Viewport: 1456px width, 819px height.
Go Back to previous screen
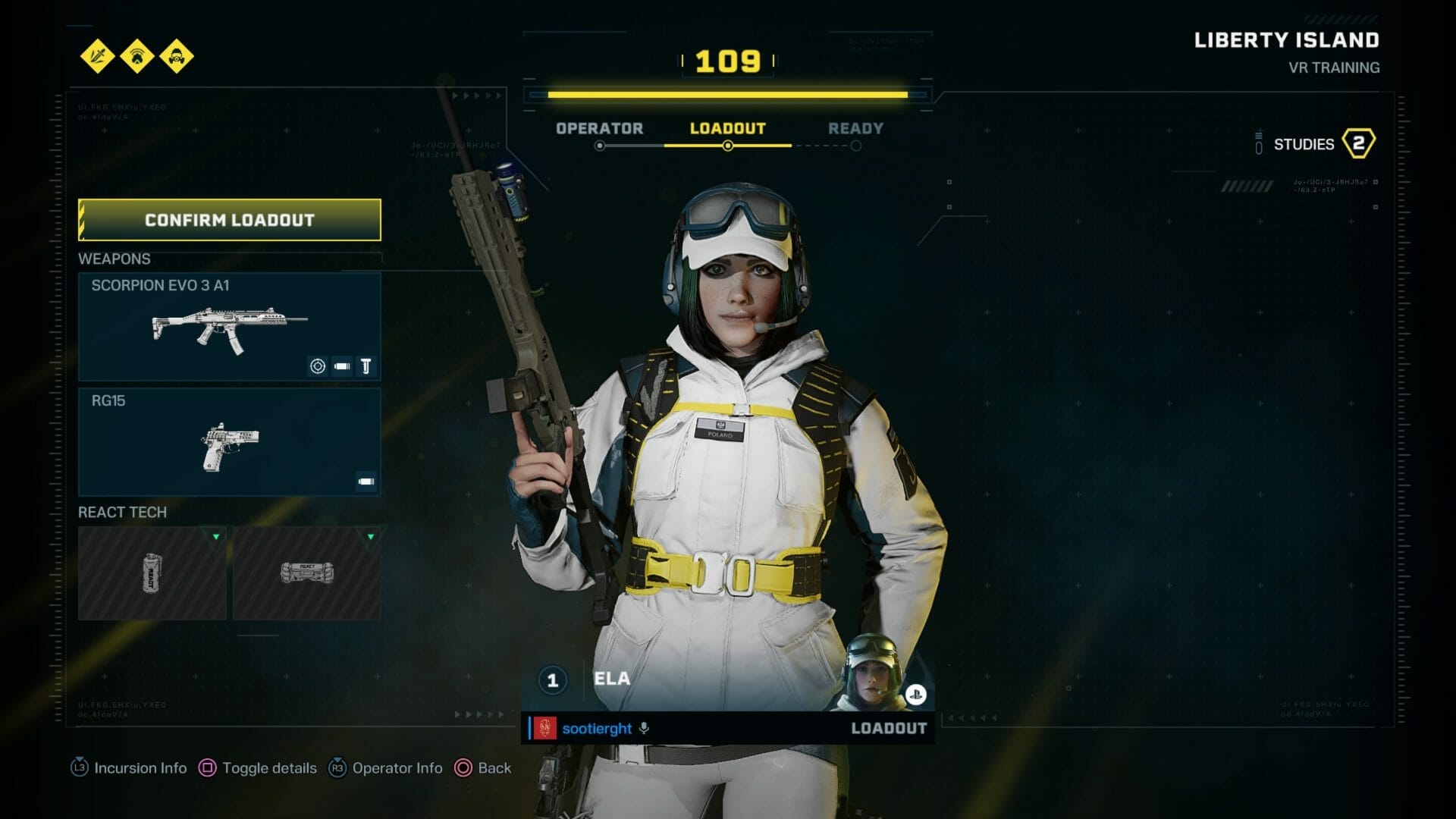coord(483,768)
